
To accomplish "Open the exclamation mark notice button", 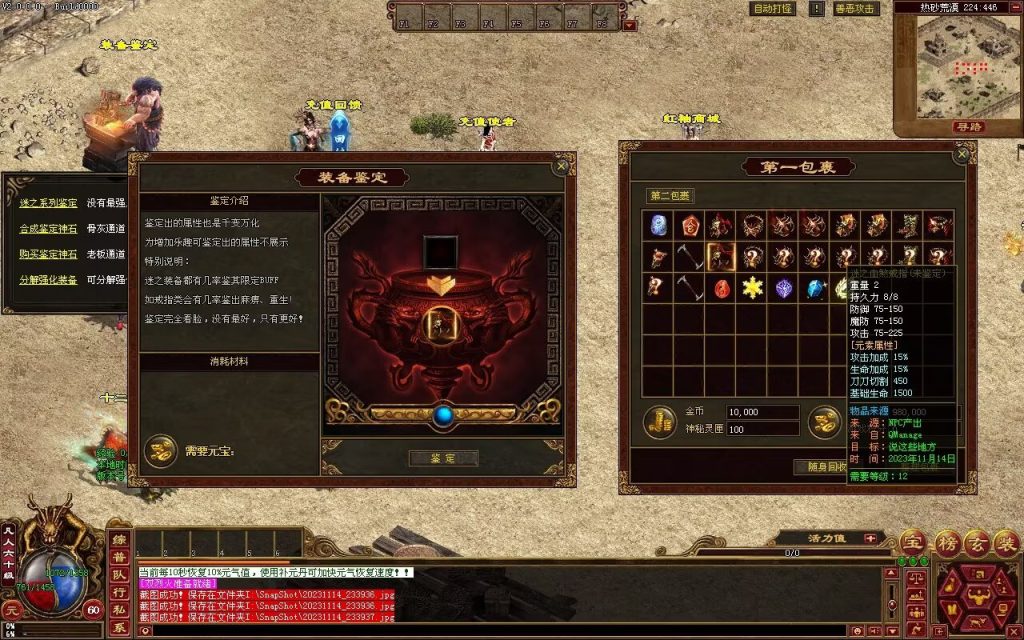I will [x=814, y=9].
